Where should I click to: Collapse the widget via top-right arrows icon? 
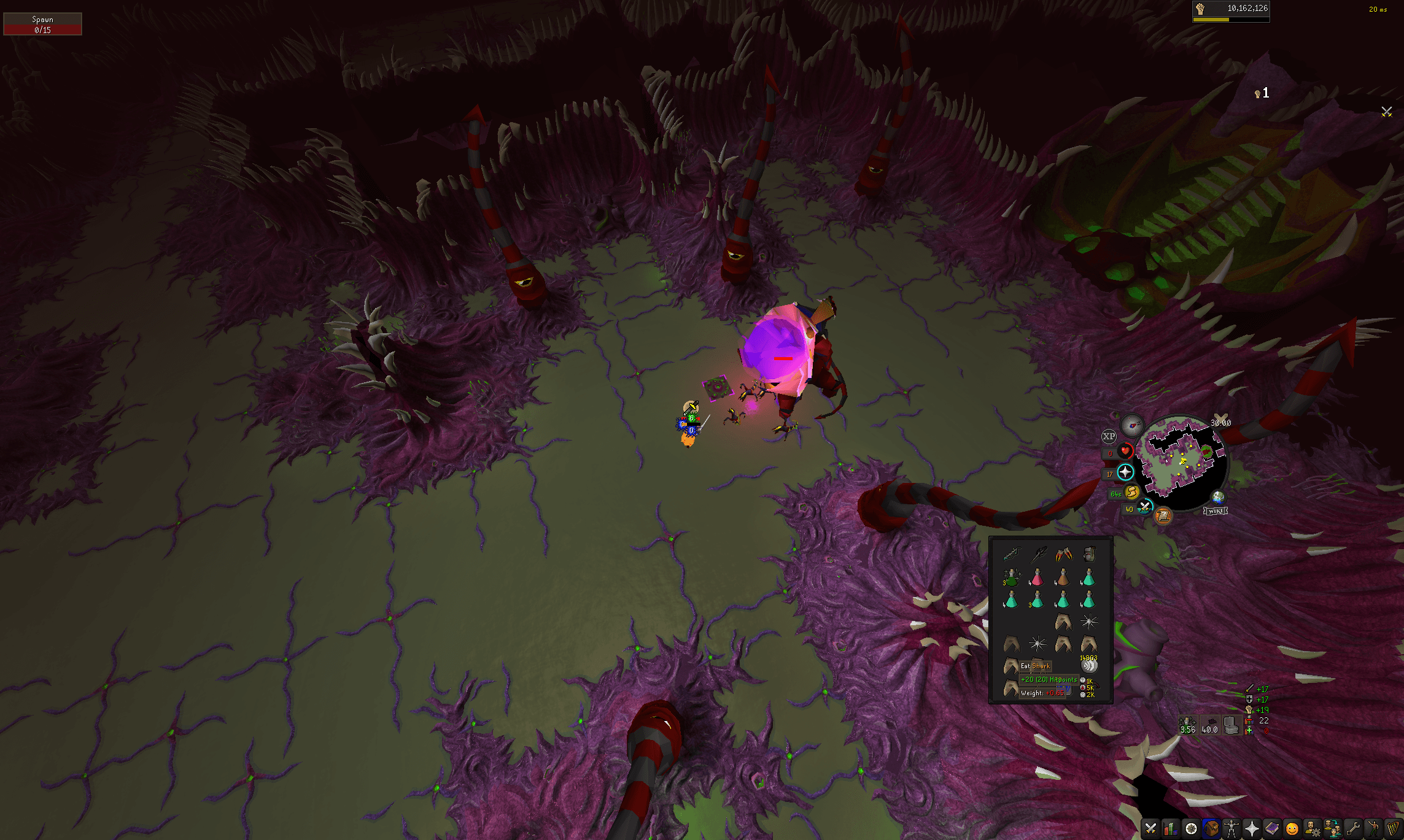(1386, 112)
